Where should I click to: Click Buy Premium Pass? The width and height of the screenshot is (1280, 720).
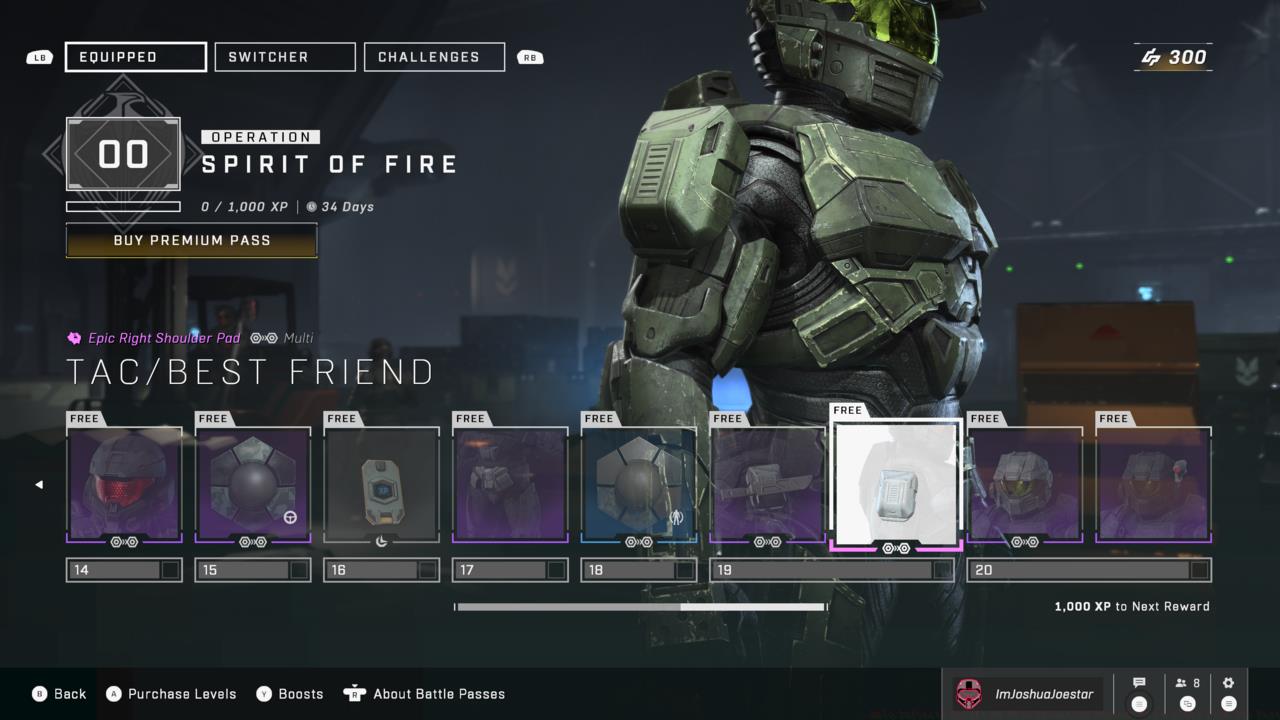pos(191,240)
